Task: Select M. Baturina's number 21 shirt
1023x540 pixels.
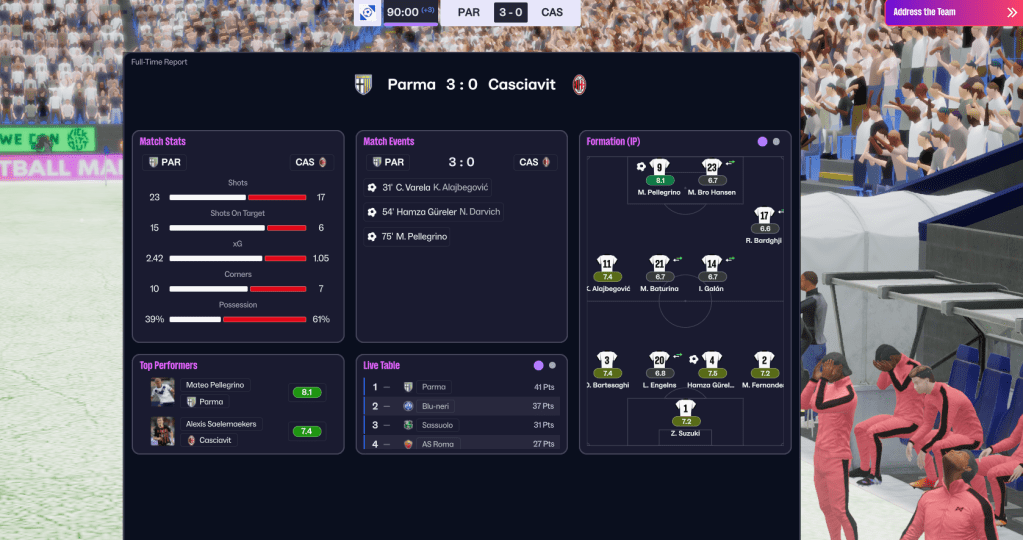Action: tap(658, 264)
